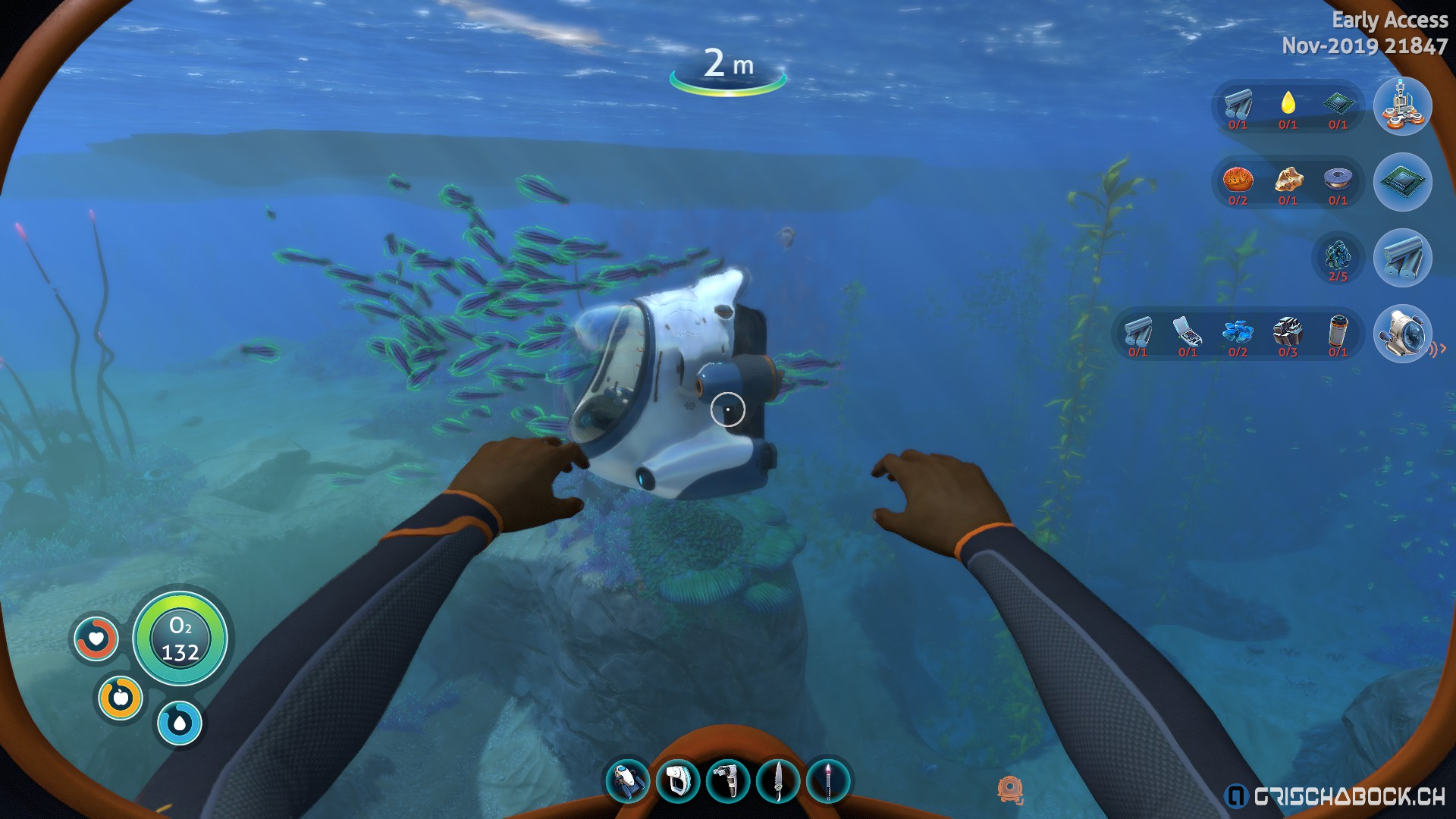Click the blue glass ingredient icon
Viewport: 1456px width, 819px height.
pyautogui.click(x=1238, y=332)
